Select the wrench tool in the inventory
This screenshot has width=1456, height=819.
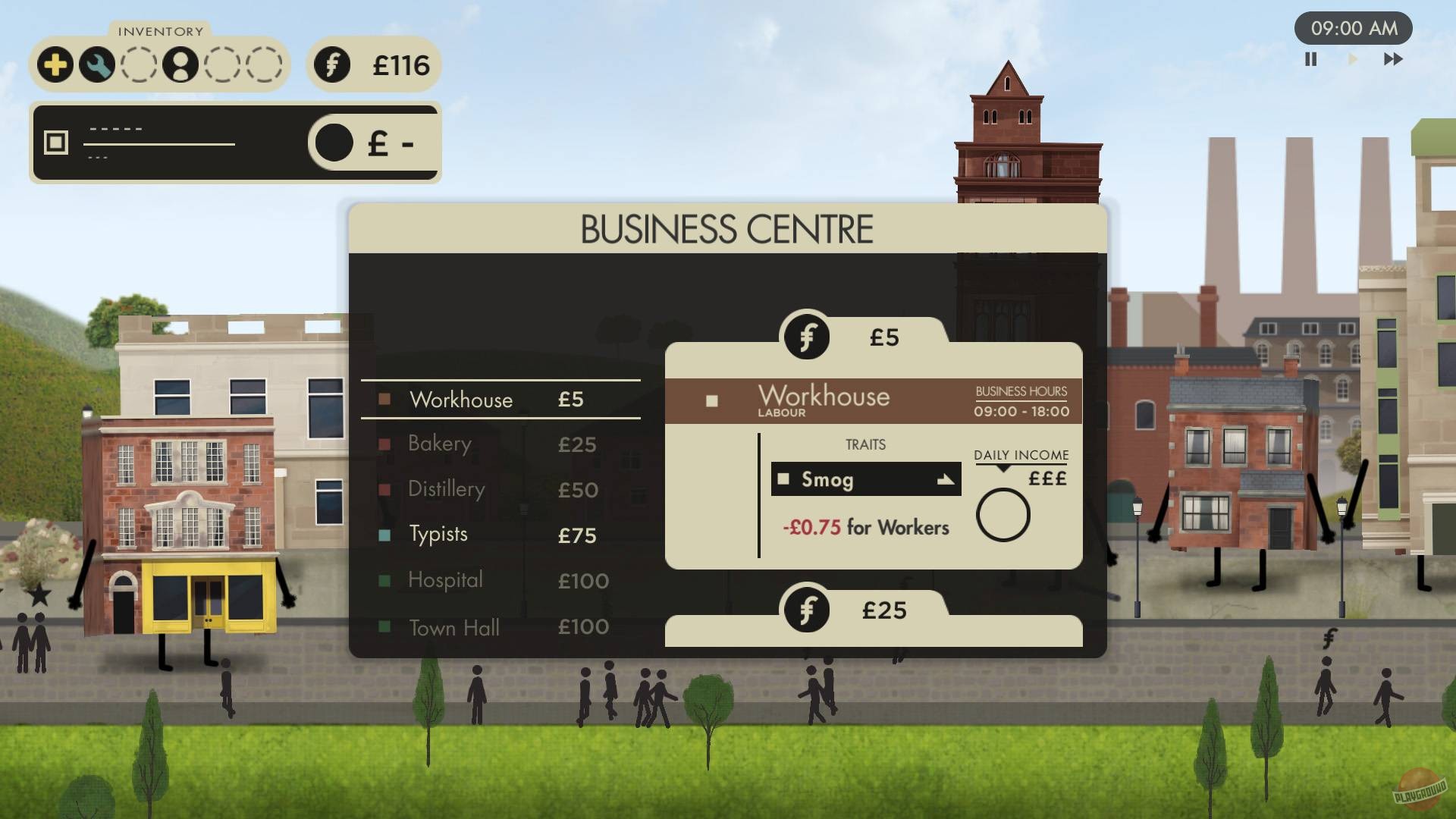(x=97, y=65)
